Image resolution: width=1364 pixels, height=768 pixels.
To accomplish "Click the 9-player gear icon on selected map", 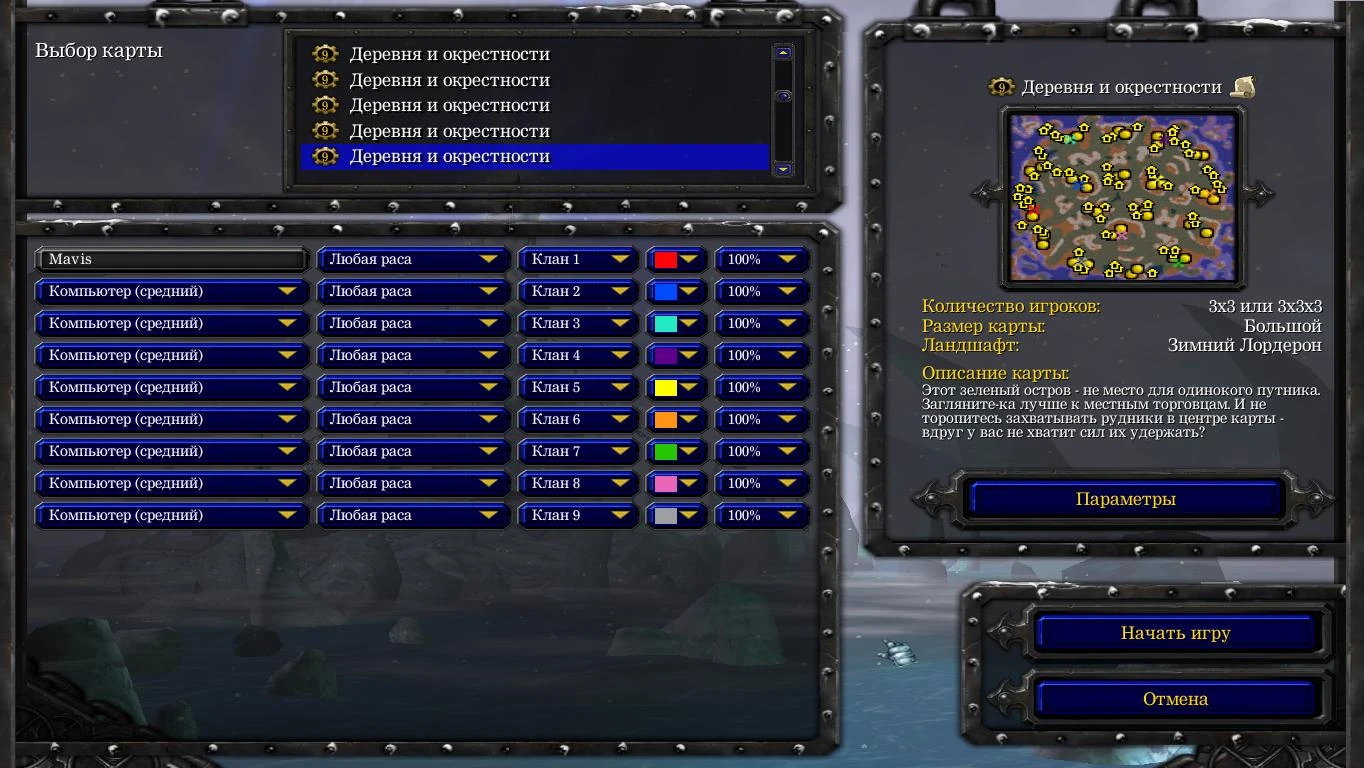I will click(x=325, y=156).
